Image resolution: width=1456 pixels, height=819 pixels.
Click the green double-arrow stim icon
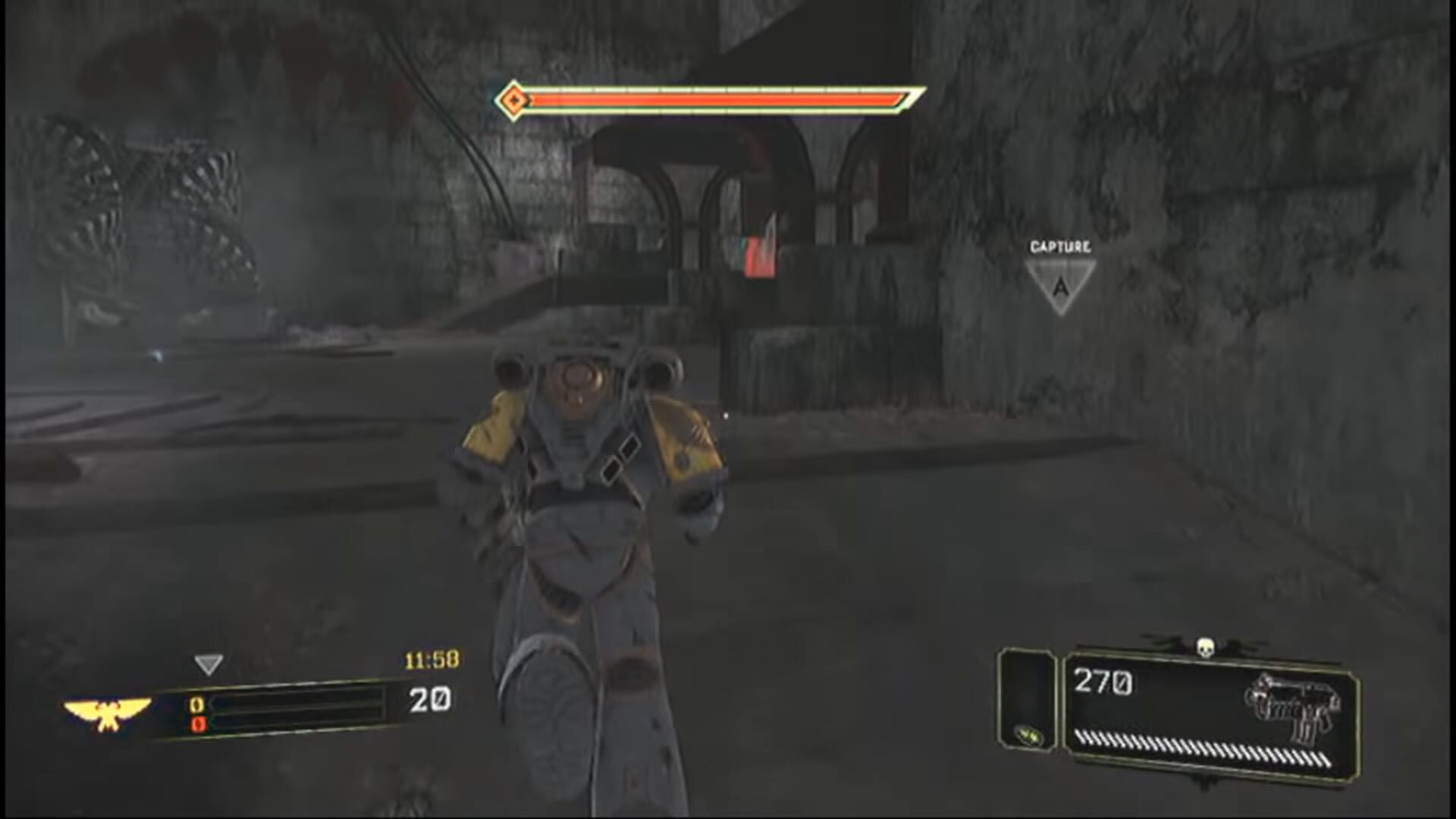click(1027, 735)
